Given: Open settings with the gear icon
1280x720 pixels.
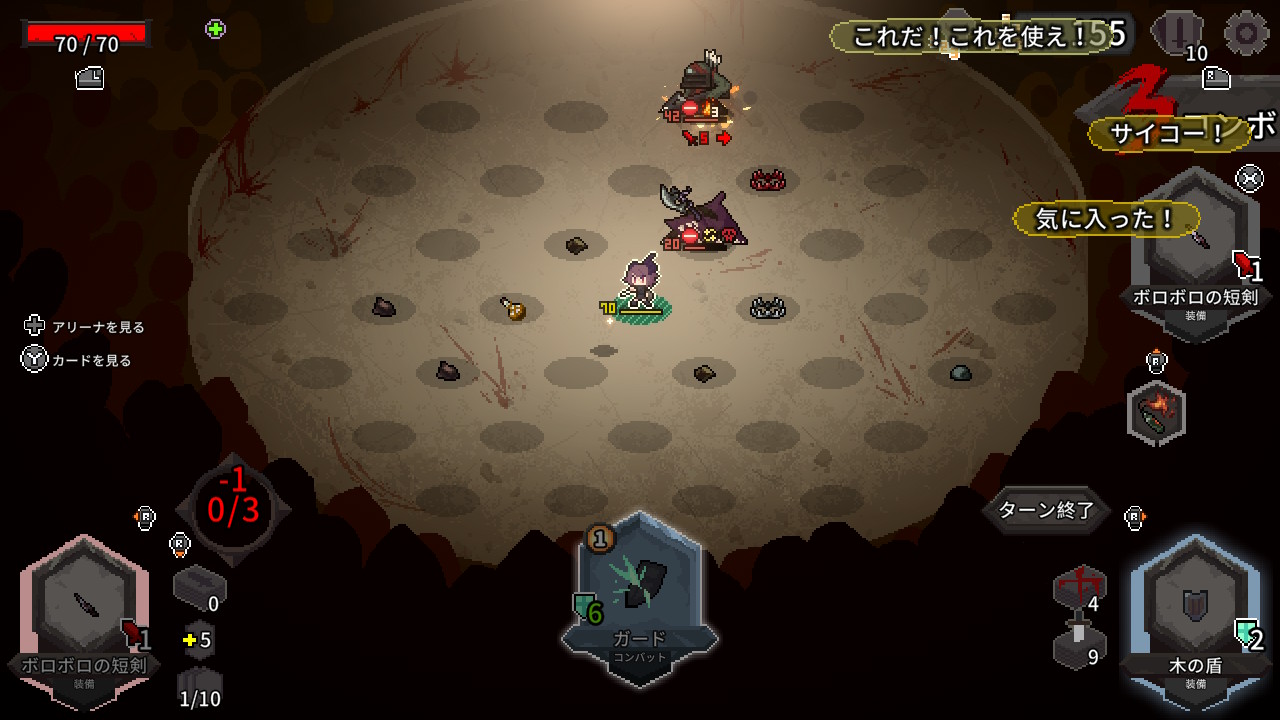Looking at the screenshot, I should coord(1246,33).
